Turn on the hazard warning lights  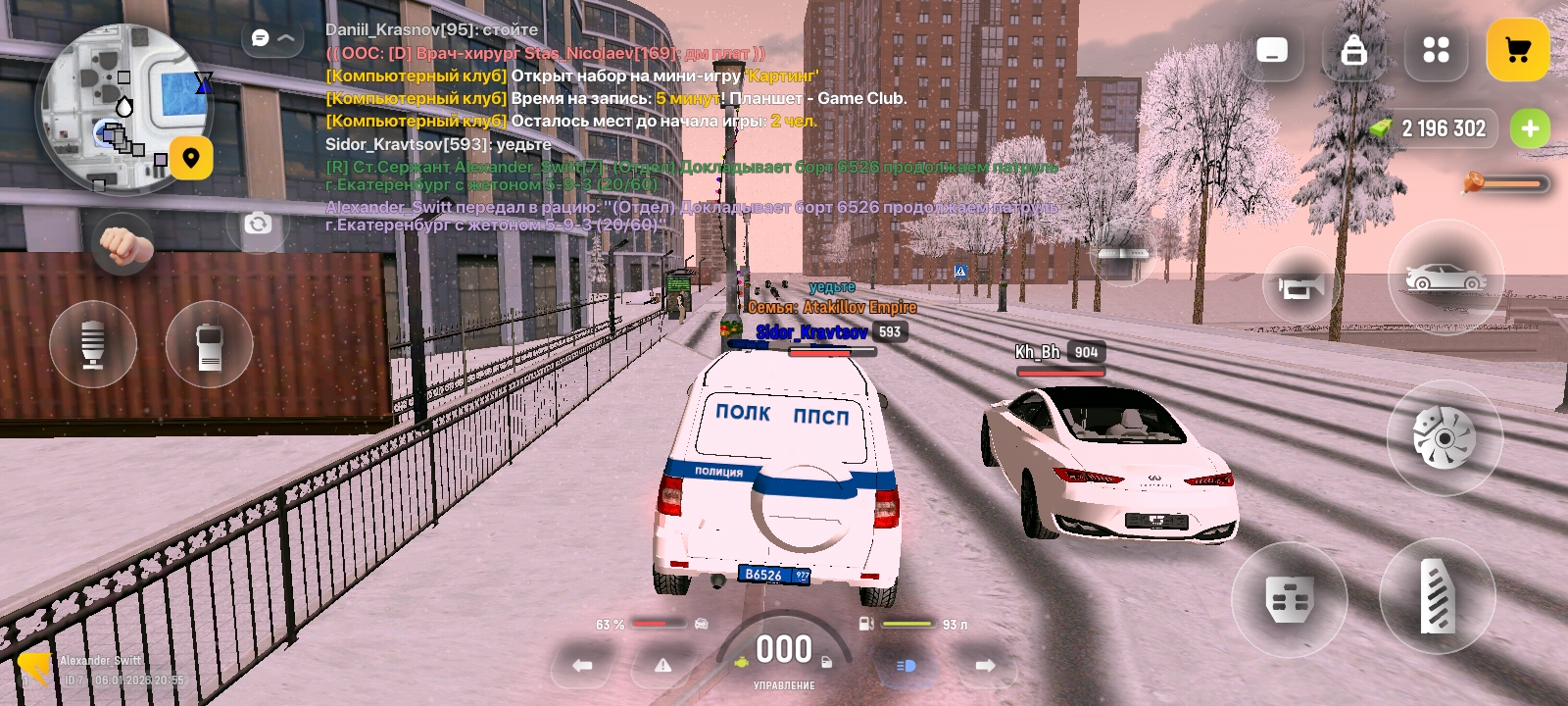point(663,665)
